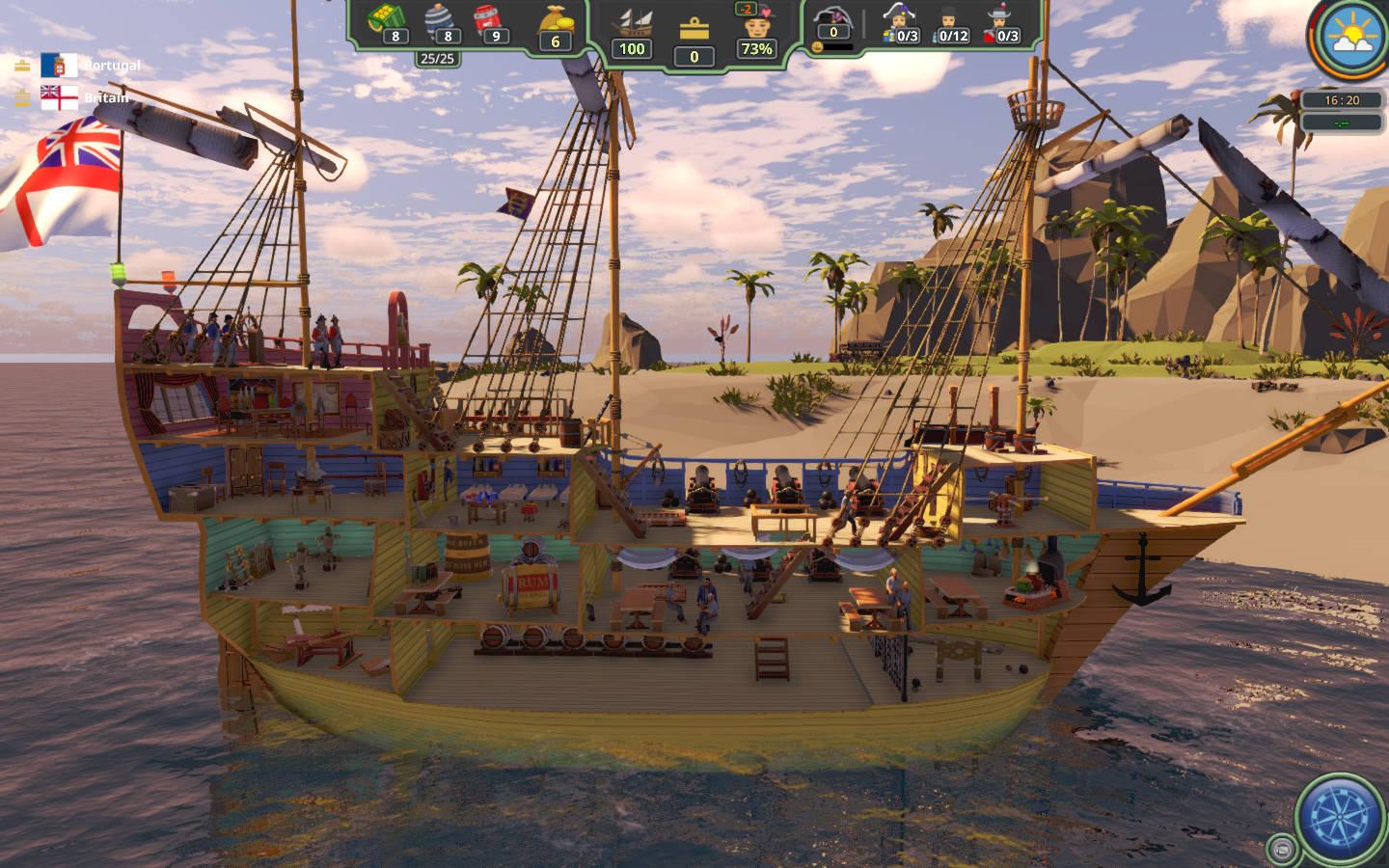The image size is (1389, 868).
Task: Open the compass navigation button
Action: (x=1341, y=819)
